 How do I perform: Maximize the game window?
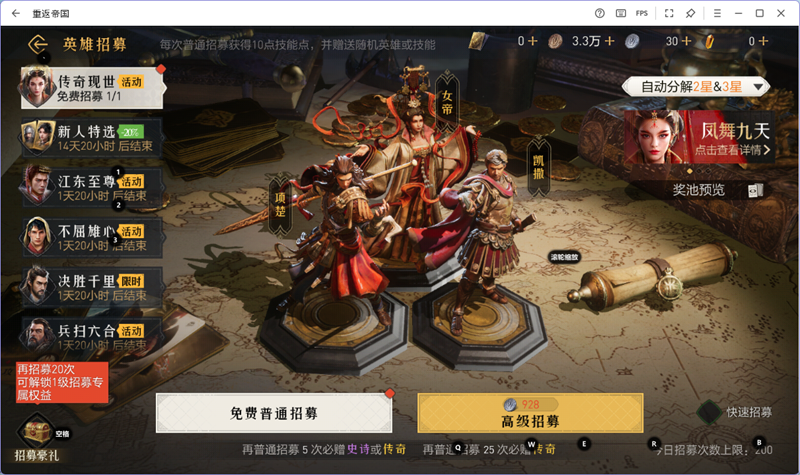pyautogui.click(x=760, y=13)
